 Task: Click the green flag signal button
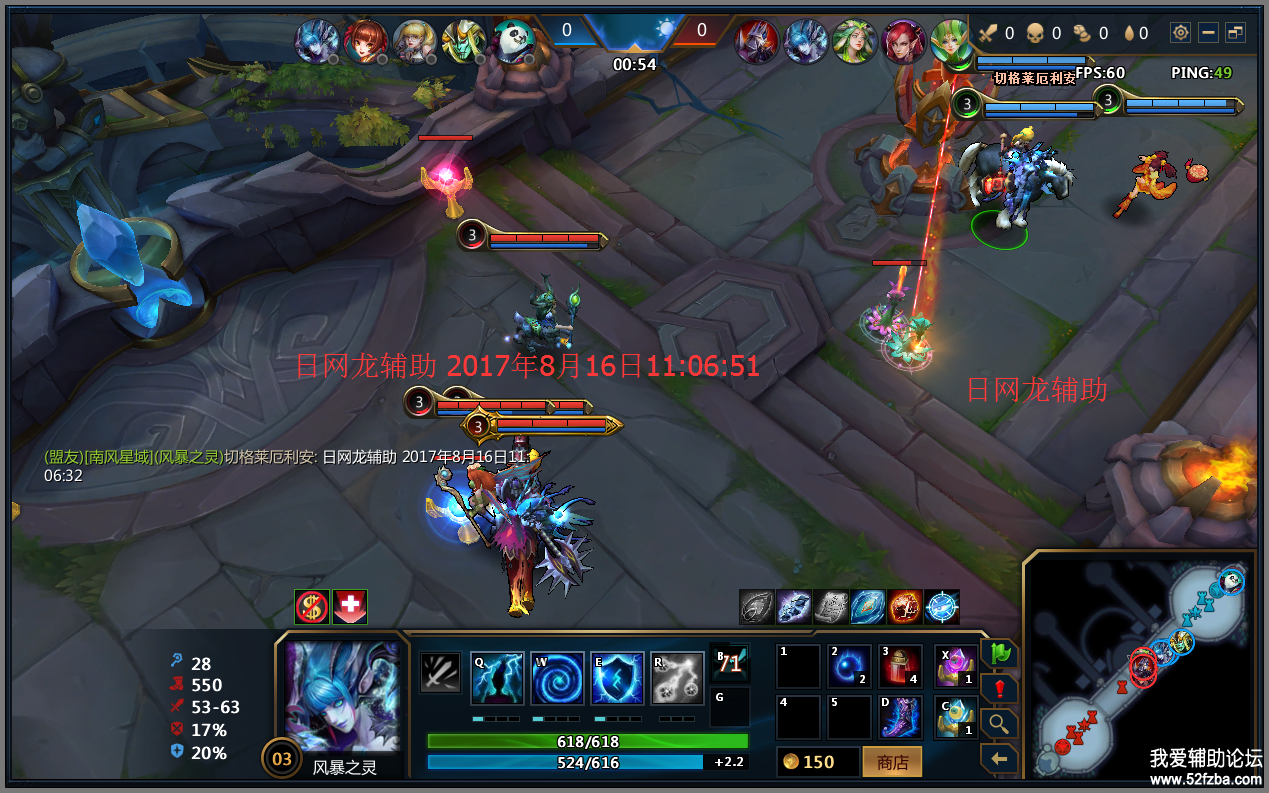point(999,654)
